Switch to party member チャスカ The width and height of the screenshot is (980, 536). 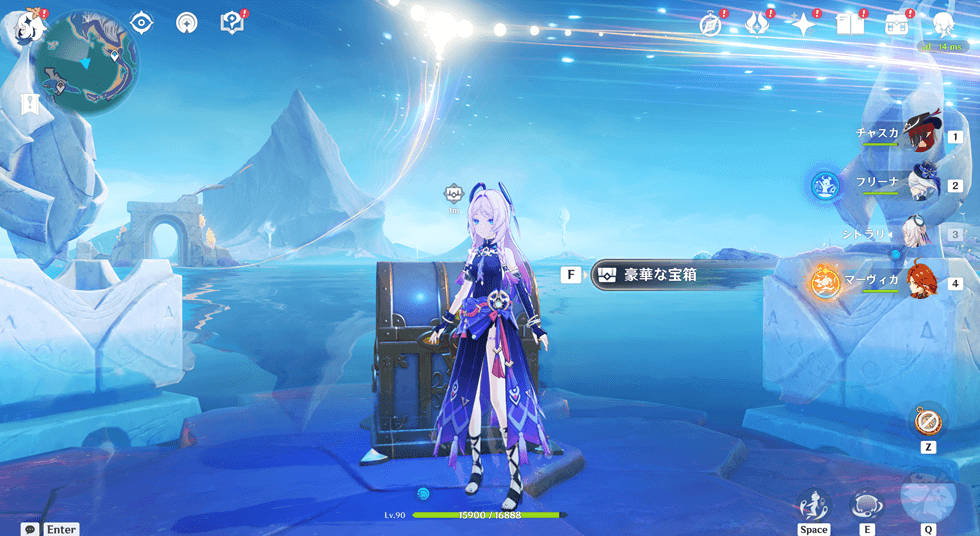(921, 135)
